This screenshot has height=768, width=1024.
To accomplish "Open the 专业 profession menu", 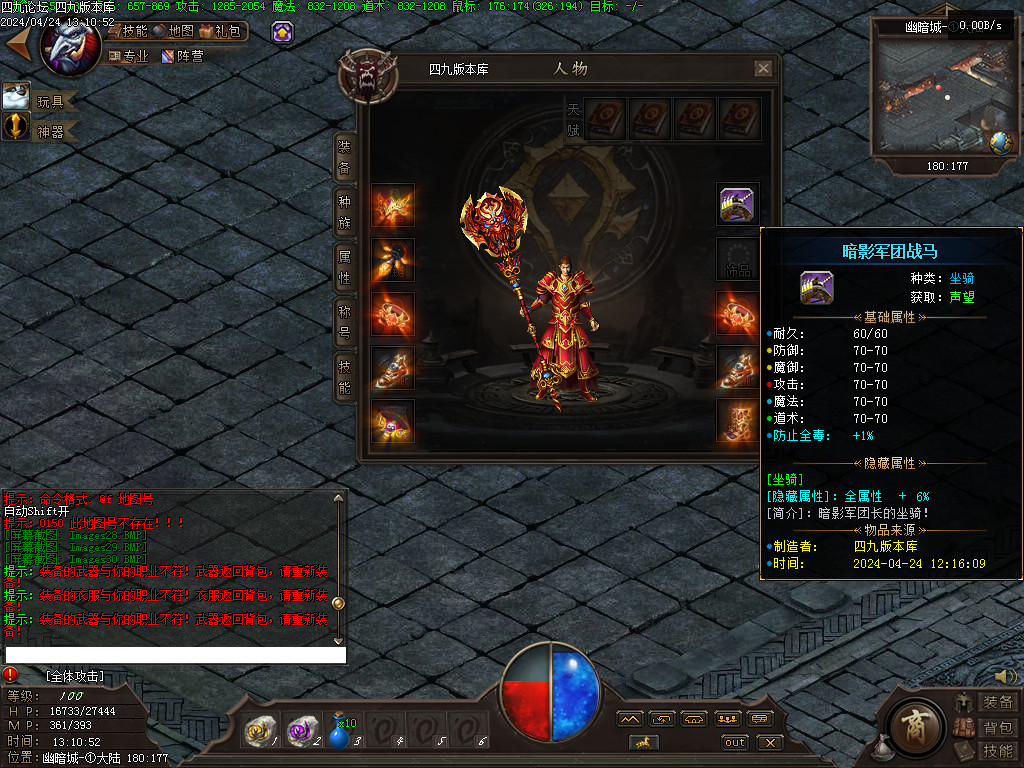I will [129, 57].
